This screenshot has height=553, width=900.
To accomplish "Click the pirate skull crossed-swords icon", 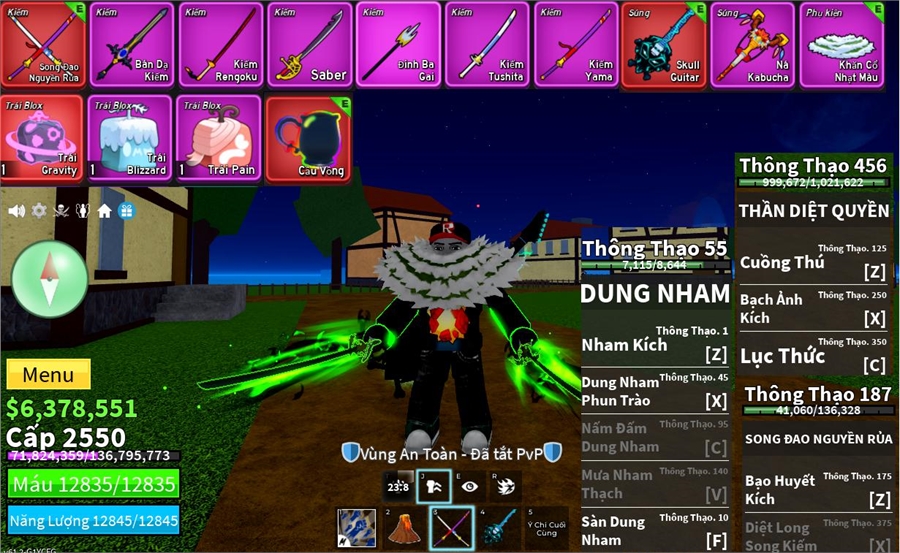I will pos(61,211).
